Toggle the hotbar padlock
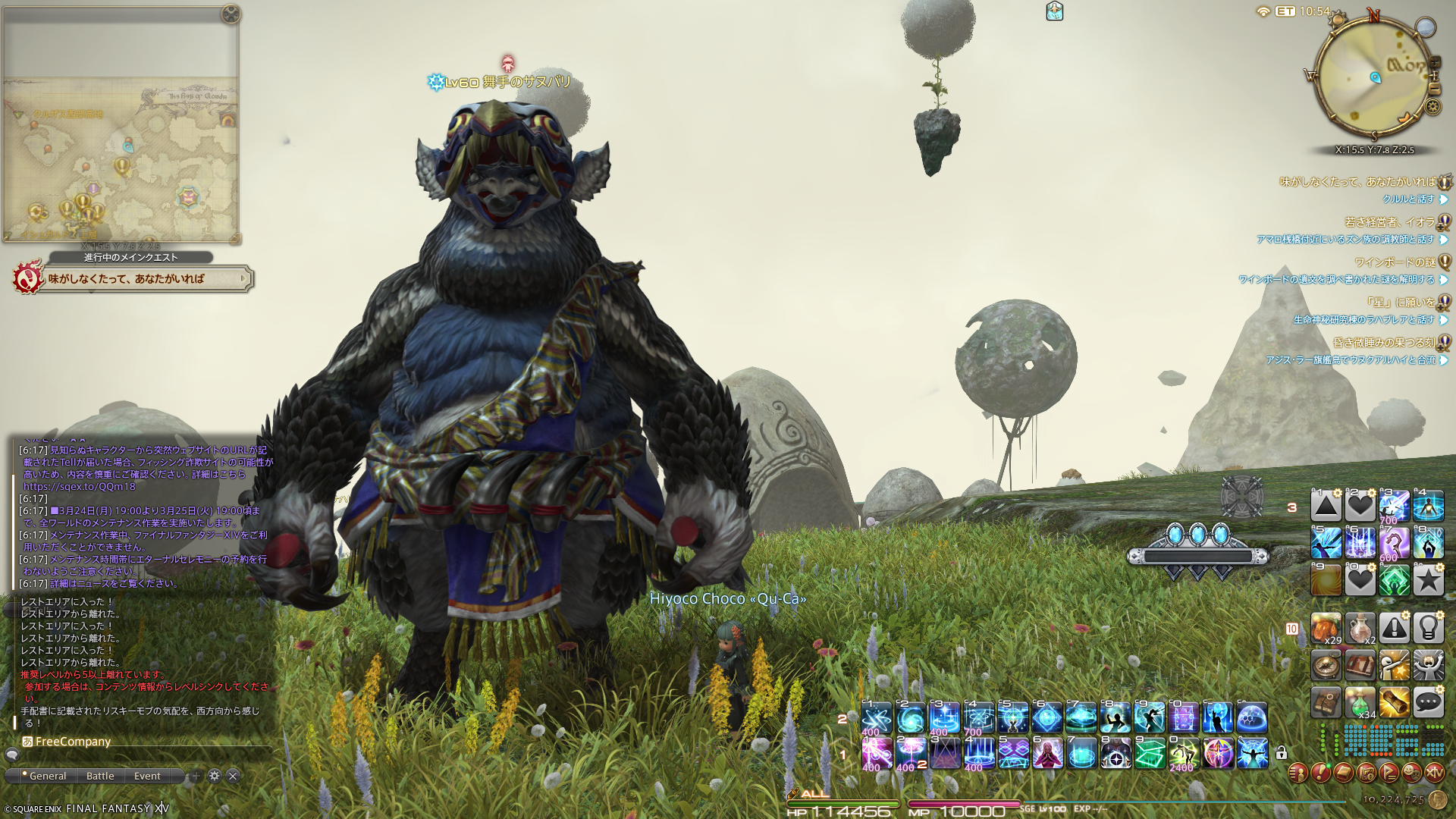Image resolution: width=1456 pixels, height=819 pixels. [1281, 753]
